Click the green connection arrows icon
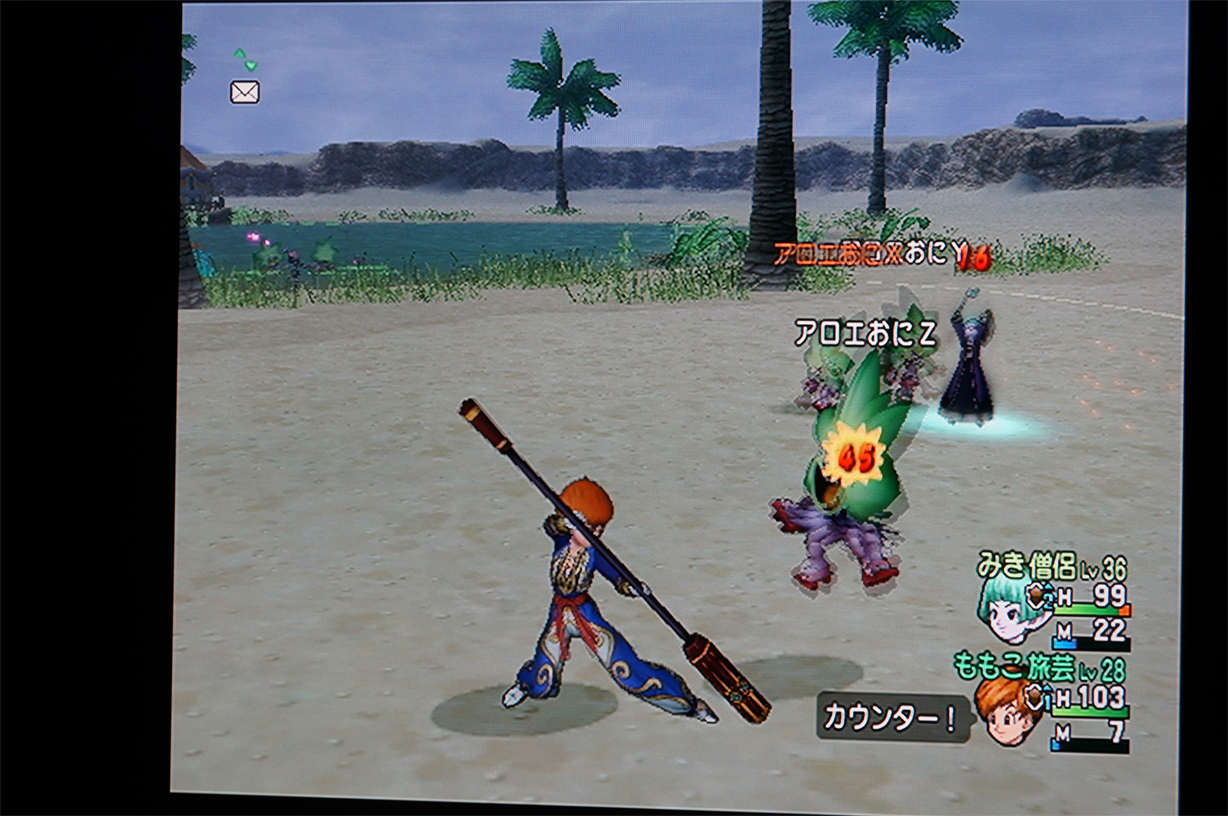Viewport: 1228px width, 816px height. coord(245,59)
